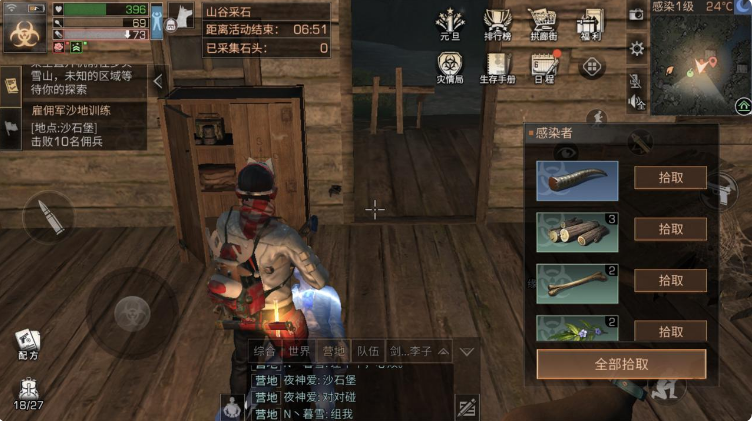Pick up the curved horn item
This screenshot has width=753, height=421.
[x=670, y=179]
